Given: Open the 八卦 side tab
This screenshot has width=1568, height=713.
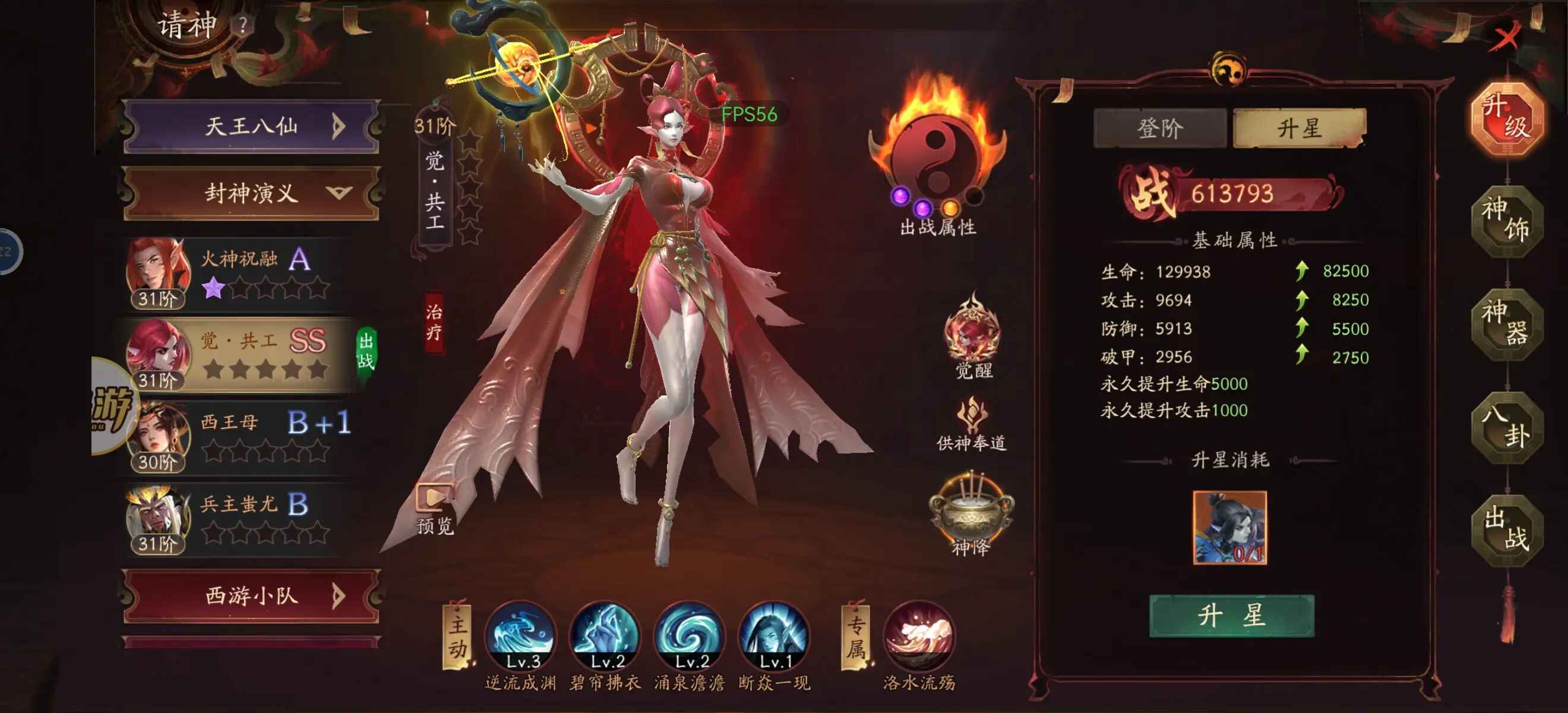Looking at the screenshot, I should 1506,427.
